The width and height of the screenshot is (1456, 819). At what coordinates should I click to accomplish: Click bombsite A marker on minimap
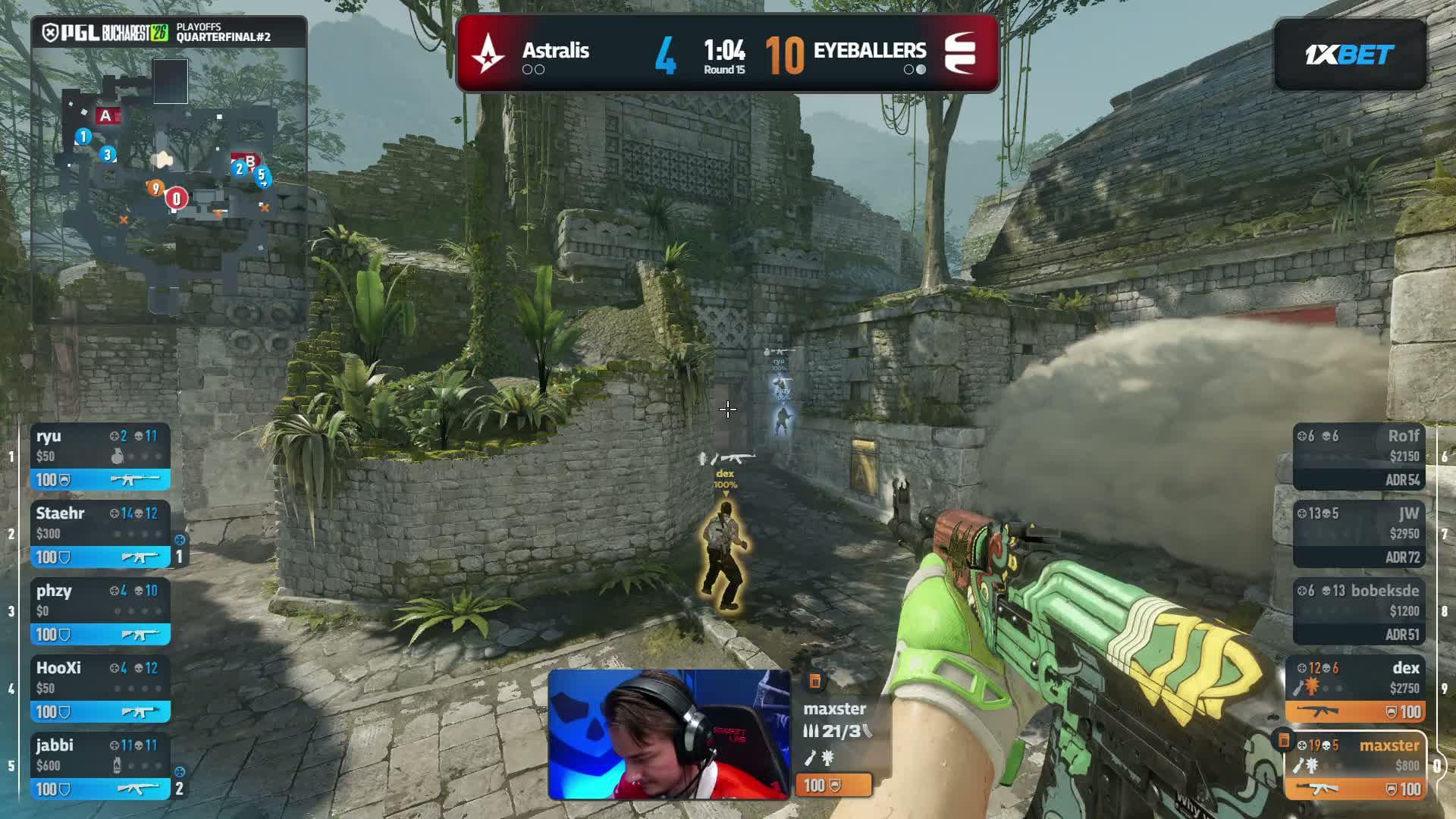tap(106, 116)
